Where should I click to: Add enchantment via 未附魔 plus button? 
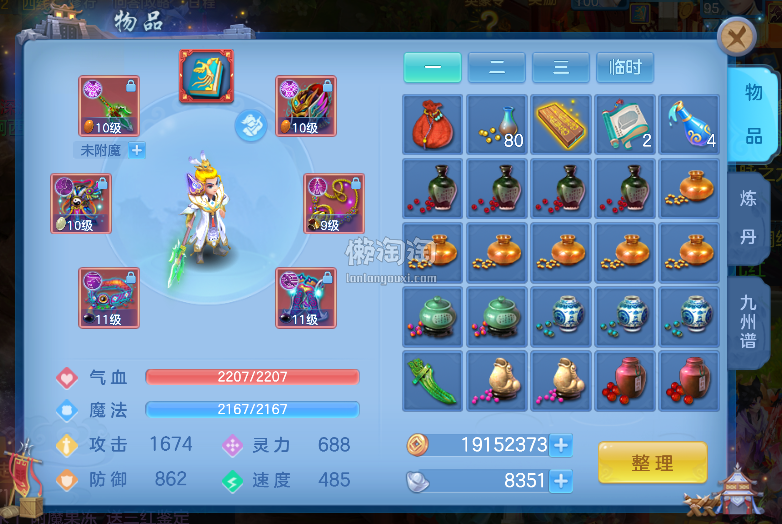point(137,150)
